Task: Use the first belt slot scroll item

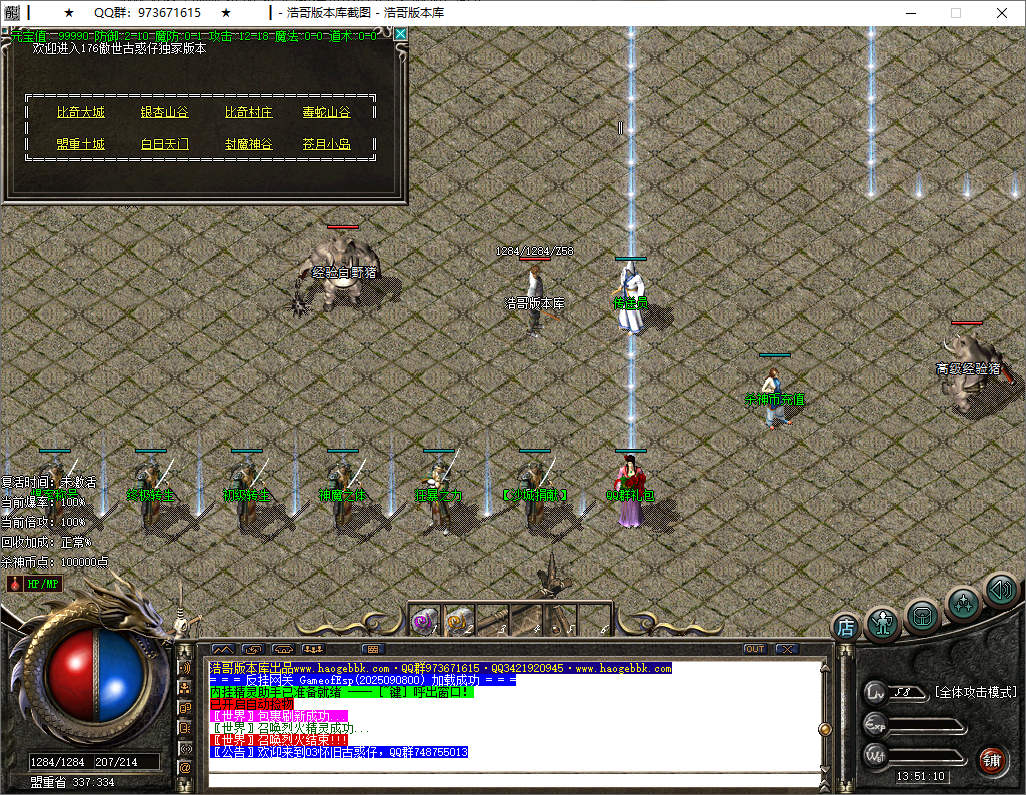Action: pyautogui.click(x=425, y=620)
